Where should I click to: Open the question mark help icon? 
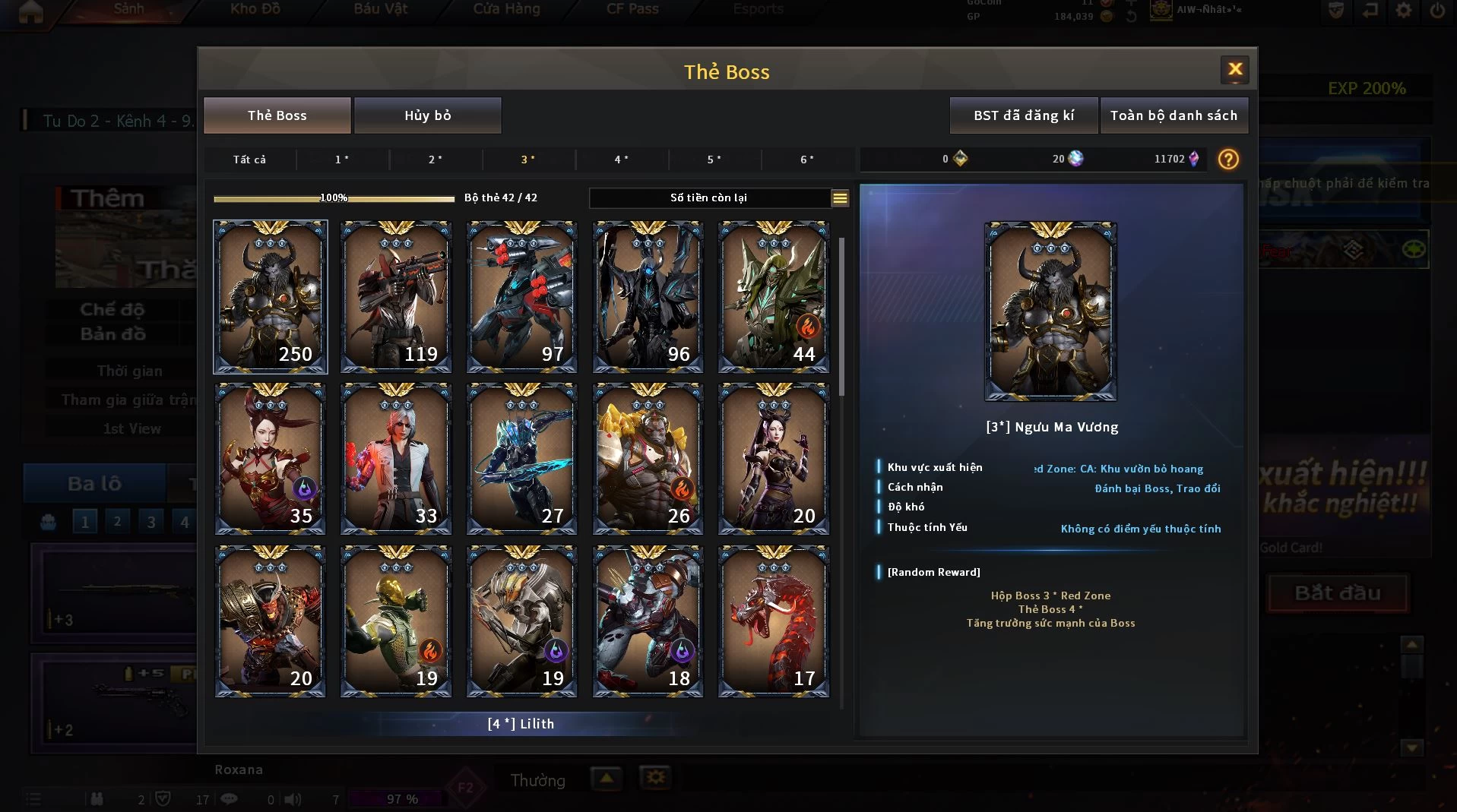coord(1228,160)
